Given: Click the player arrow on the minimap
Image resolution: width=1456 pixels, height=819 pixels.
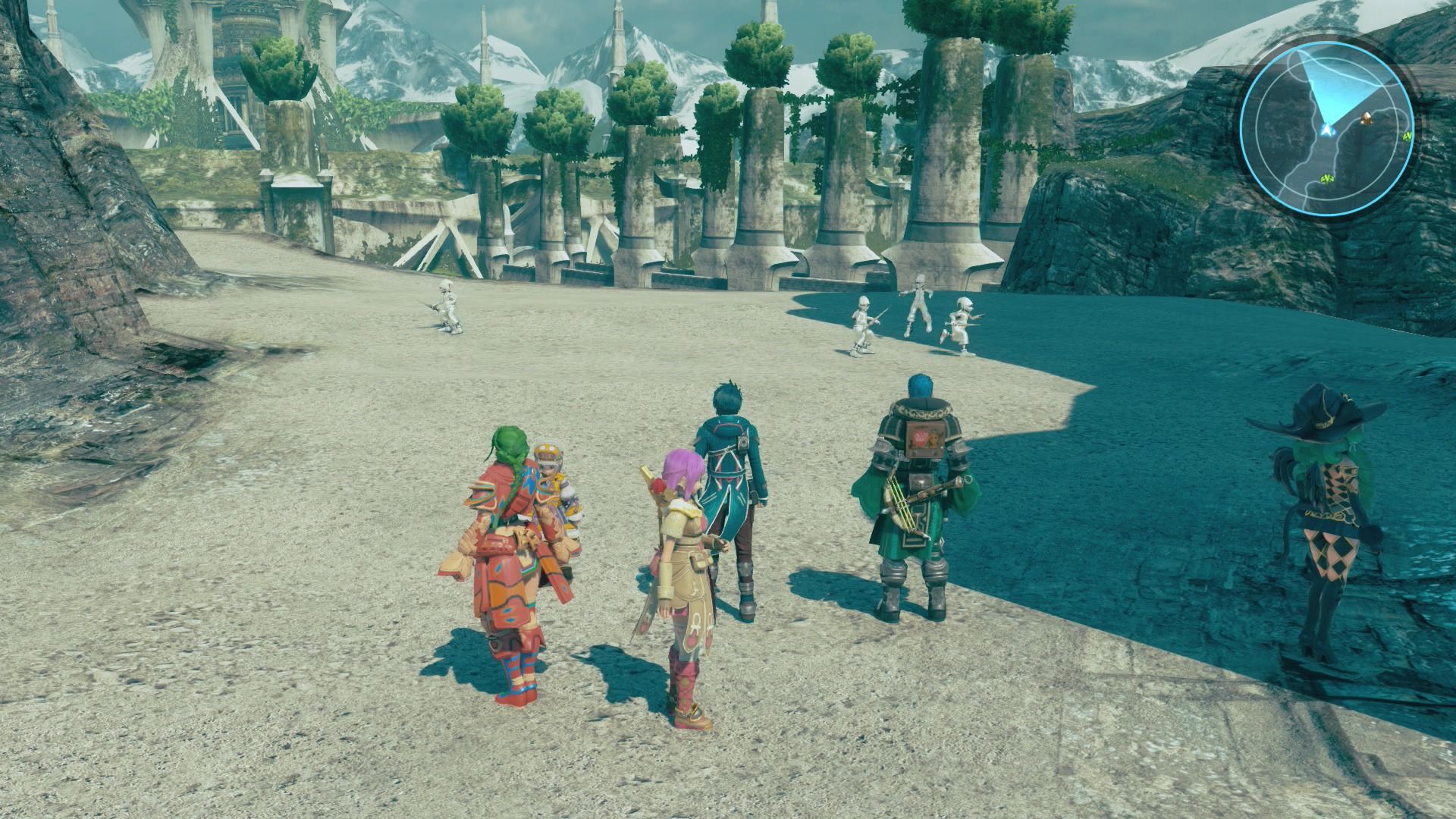Looking at the screenshot, I should click(1326, 131).
